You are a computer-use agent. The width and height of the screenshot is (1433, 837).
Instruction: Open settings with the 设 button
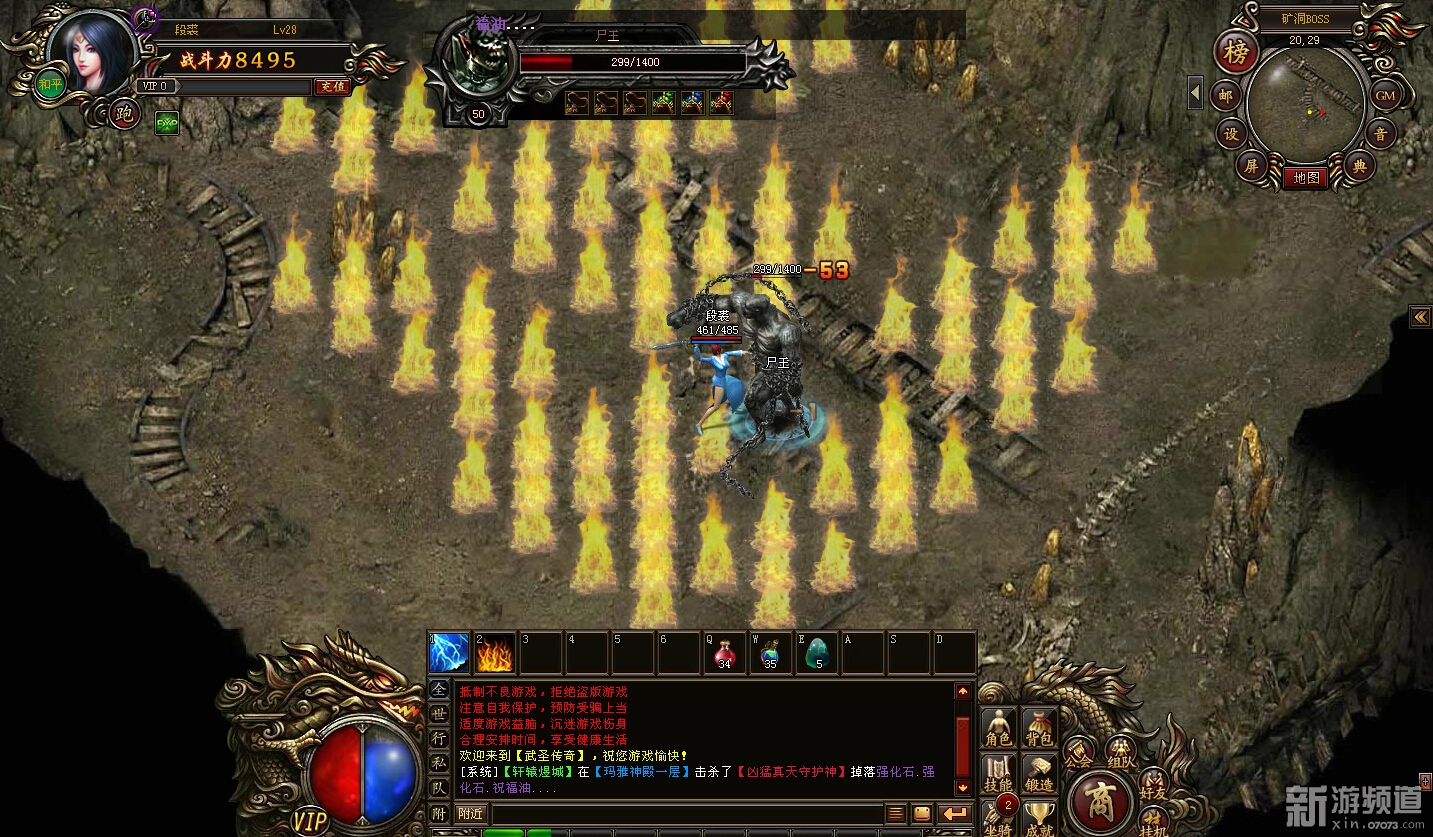click(x=1231, y=134)
